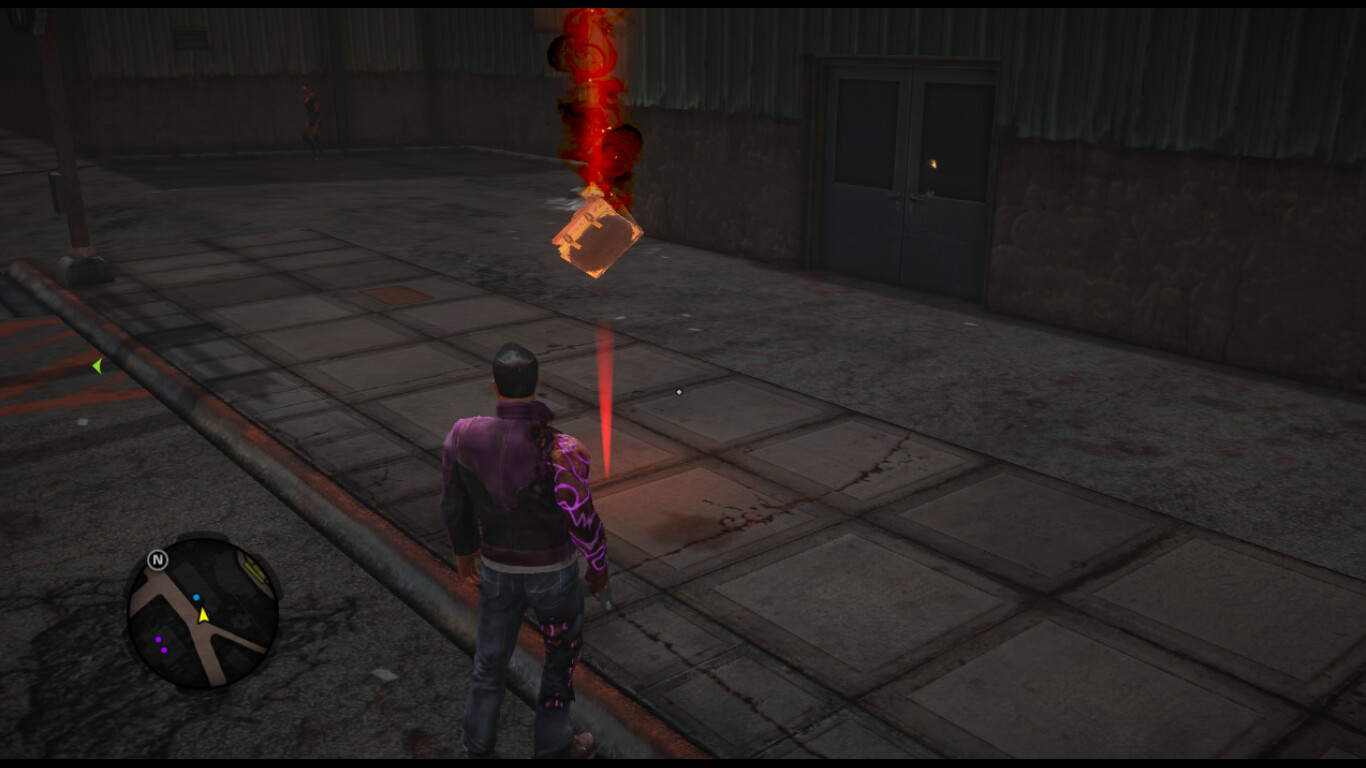Click the north compass marker on minimap

tap(157, 560)
